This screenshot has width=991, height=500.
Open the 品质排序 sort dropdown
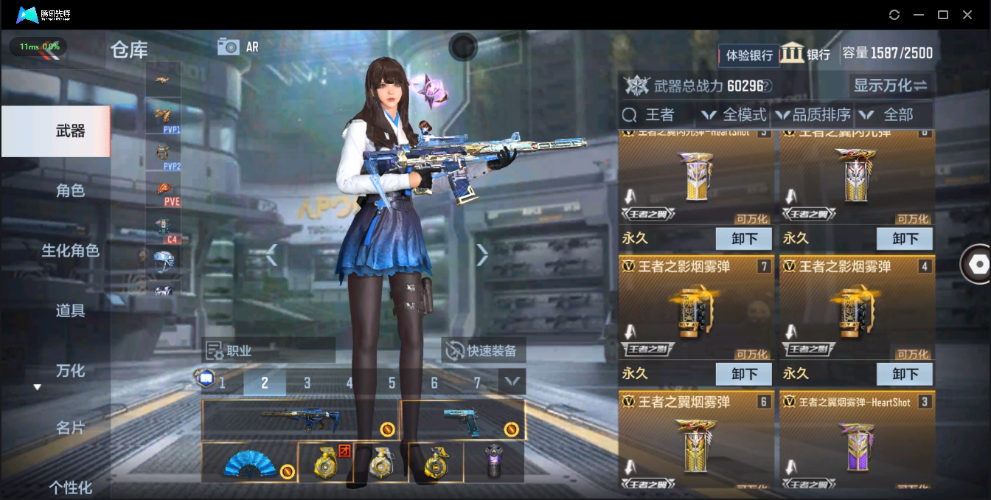(x=814, y=115)
